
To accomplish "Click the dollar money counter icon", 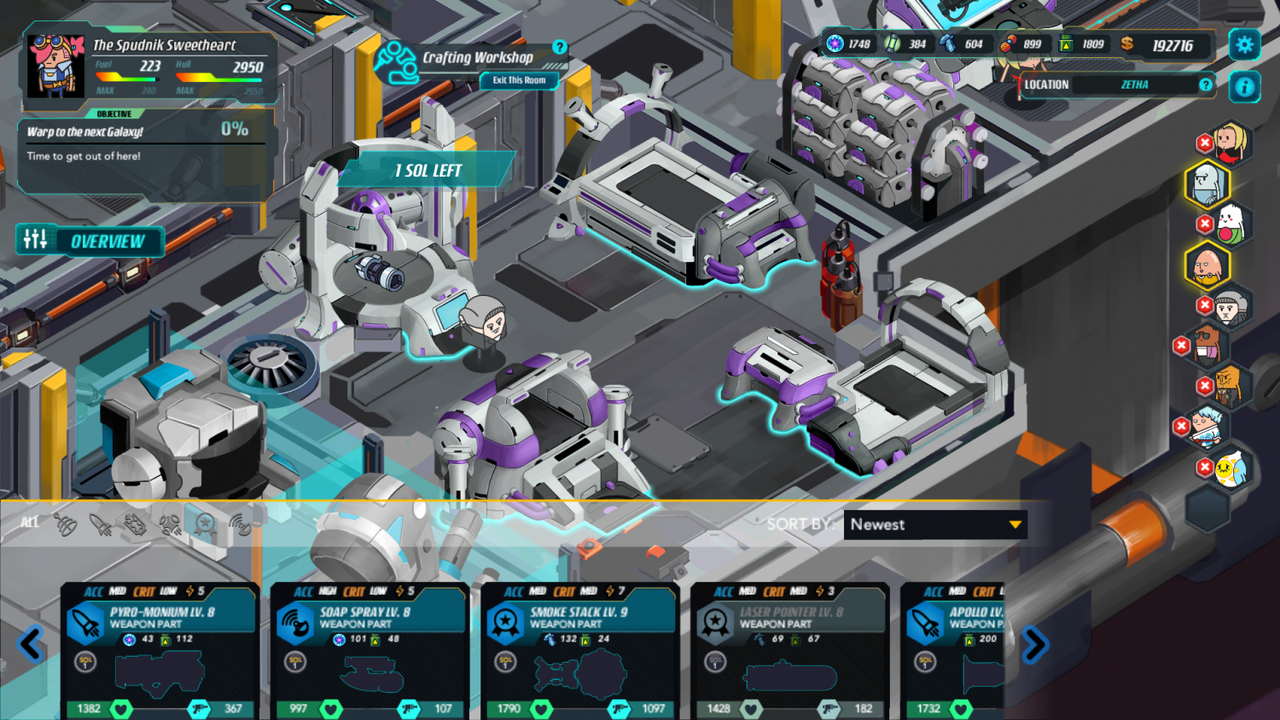I will point(1126,43).
